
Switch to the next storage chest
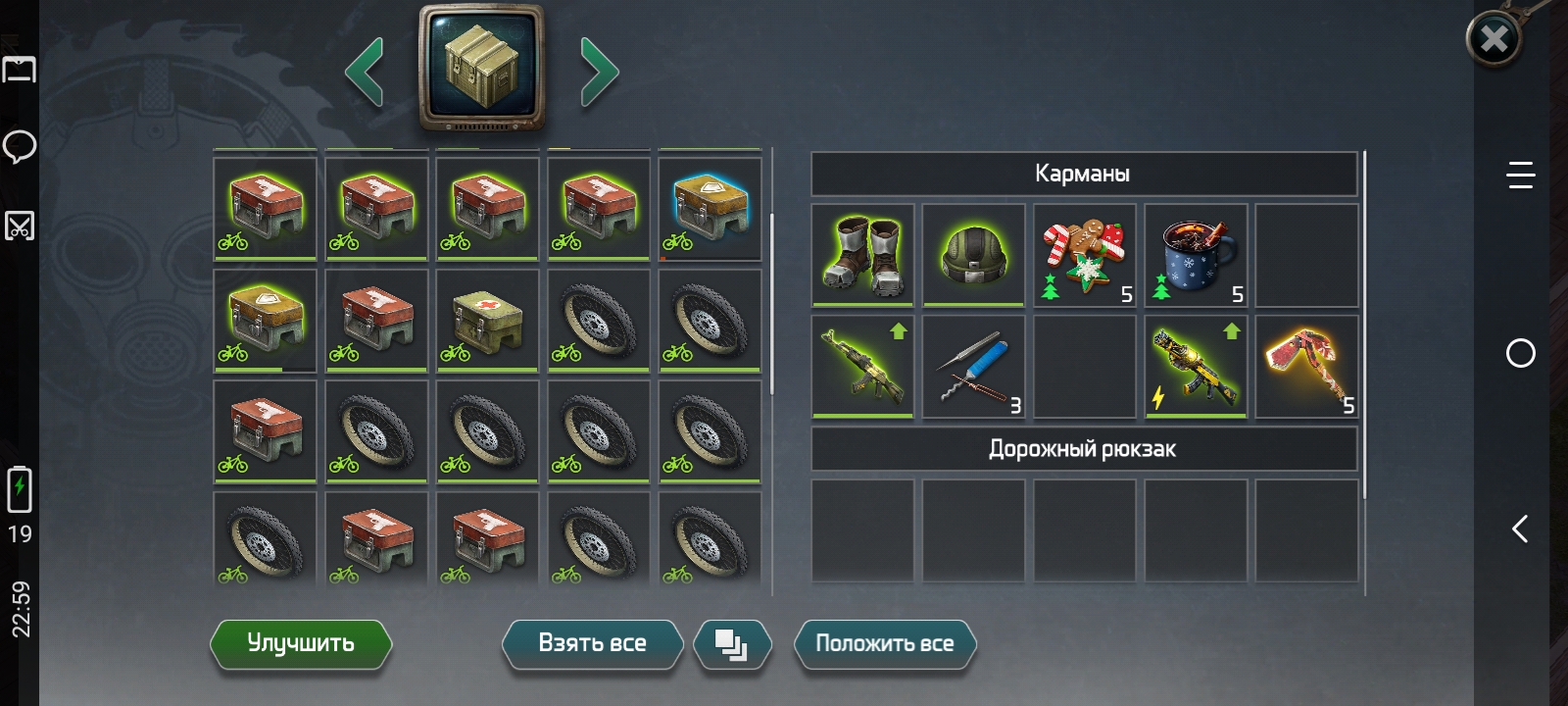[599, 71]
